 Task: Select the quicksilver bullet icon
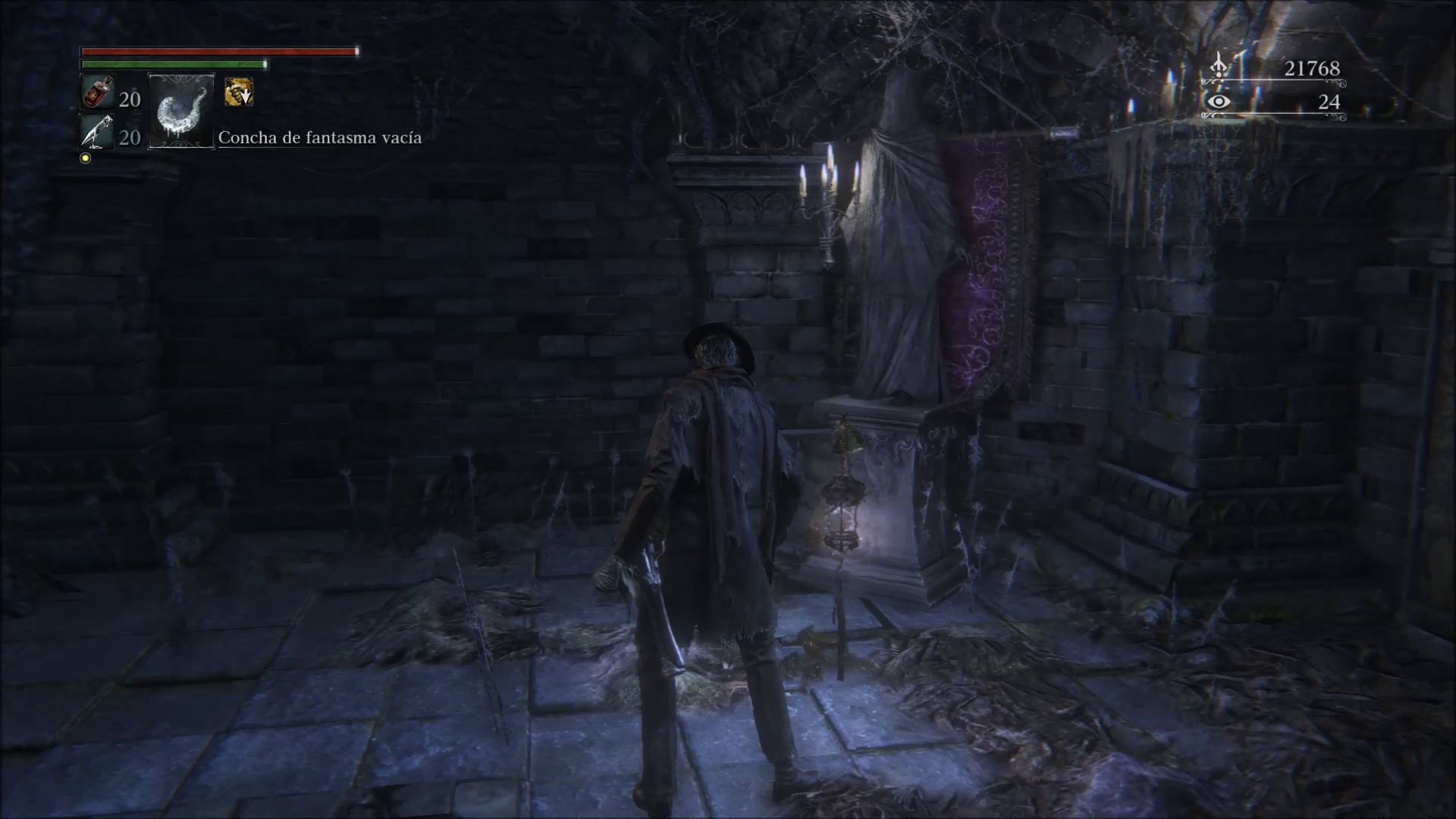(97, 134)
